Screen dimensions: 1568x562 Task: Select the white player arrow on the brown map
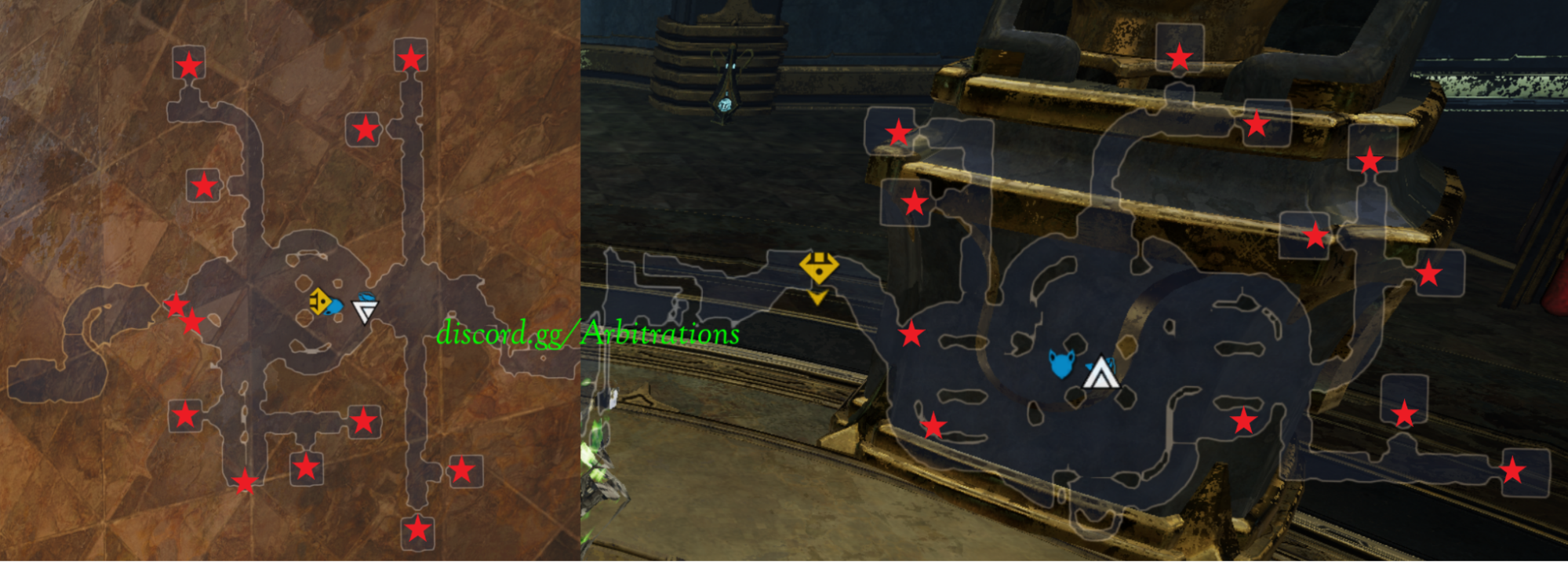coord(365,309)
